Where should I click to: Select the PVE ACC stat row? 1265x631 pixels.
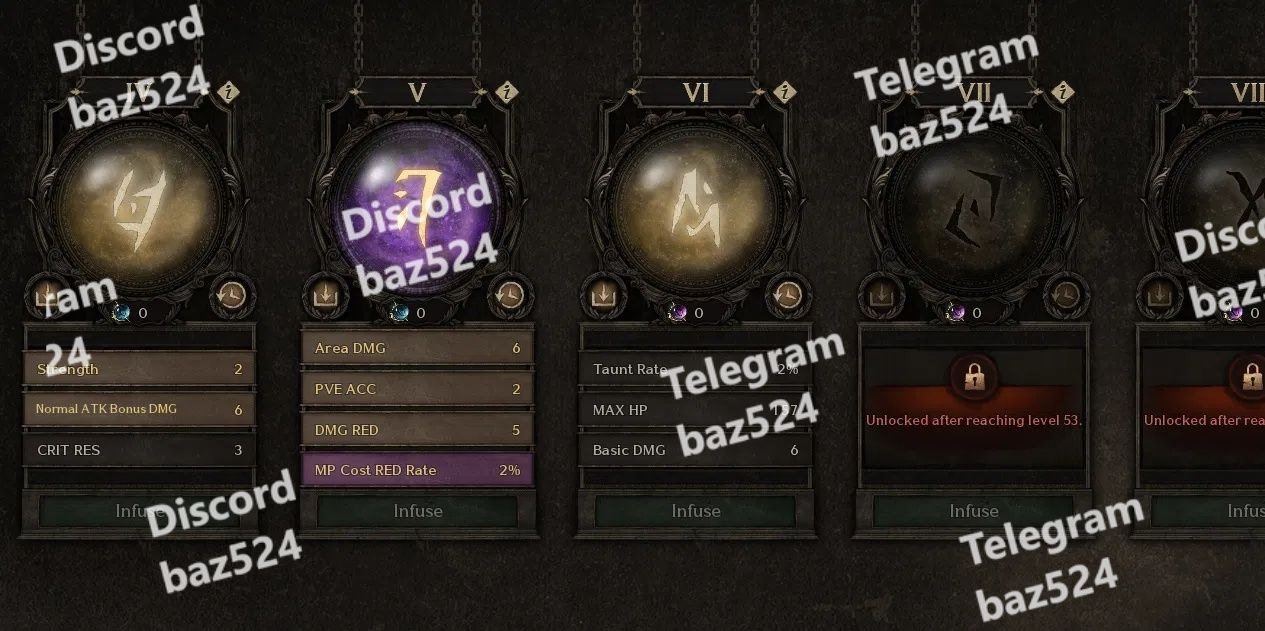417,389
